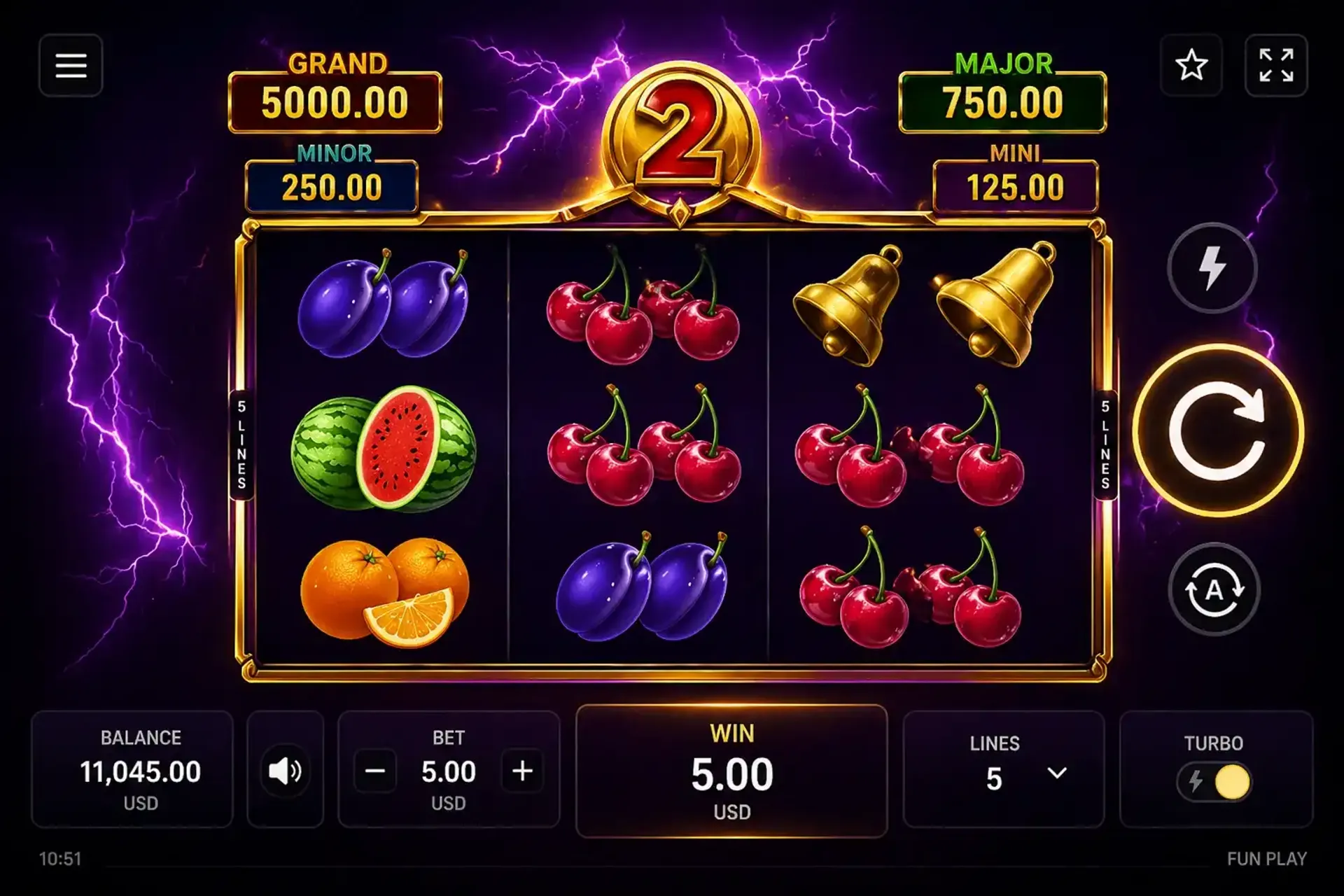The height and width of the screenshot is (896, 1344).
Task: Spin the reels with the circular arrow button
Action: pyautogui.click(x=1217, y=431)
